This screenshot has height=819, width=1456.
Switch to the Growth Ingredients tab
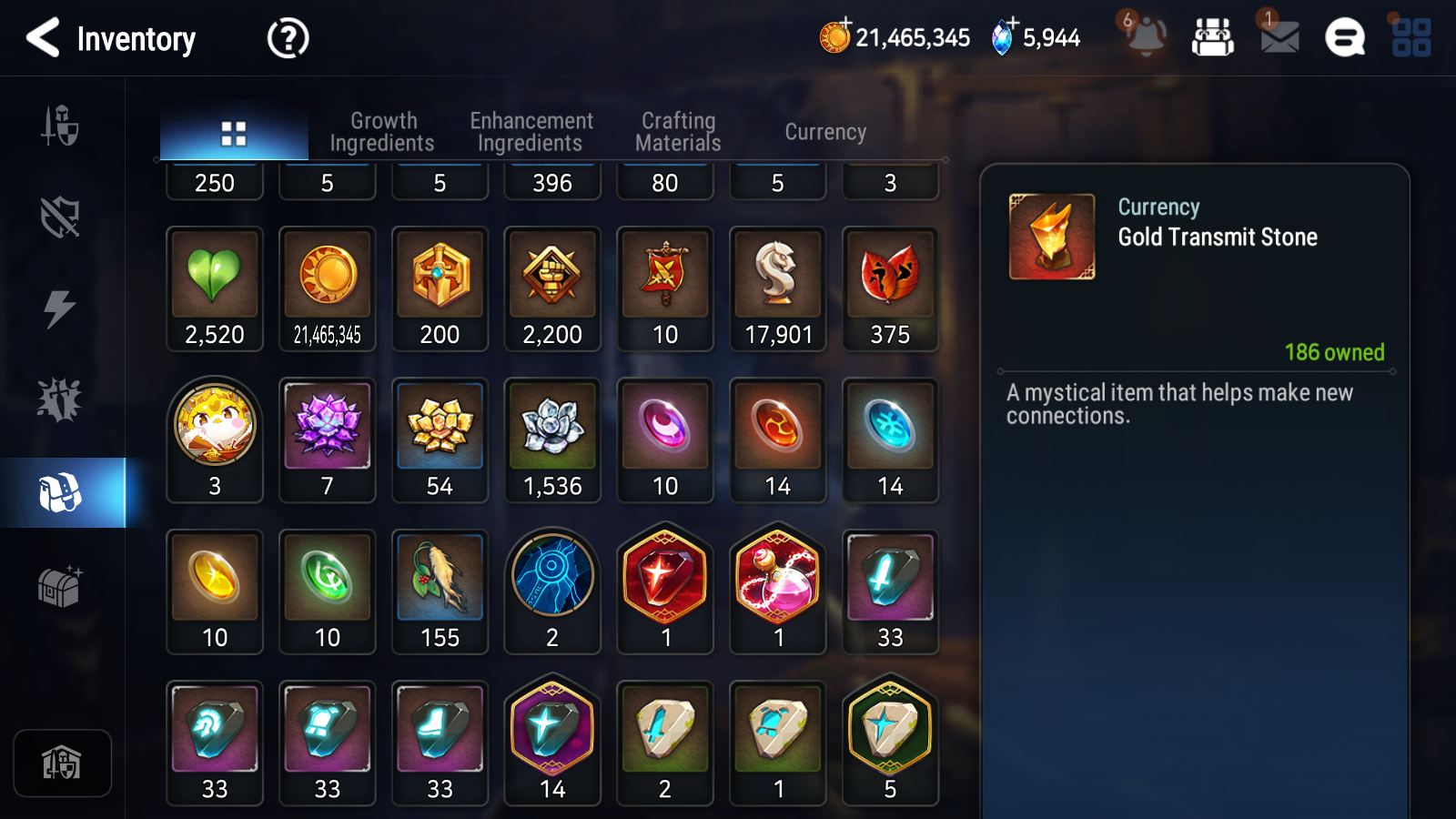coord(382,132)
